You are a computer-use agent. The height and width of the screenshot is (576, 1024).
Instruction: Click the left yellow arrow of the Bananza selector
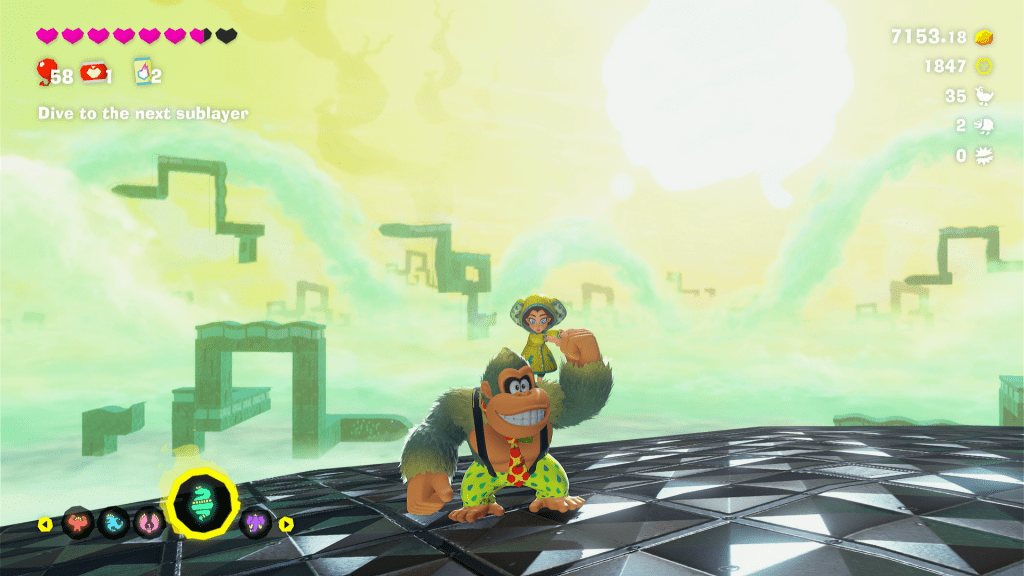point(45,523)
